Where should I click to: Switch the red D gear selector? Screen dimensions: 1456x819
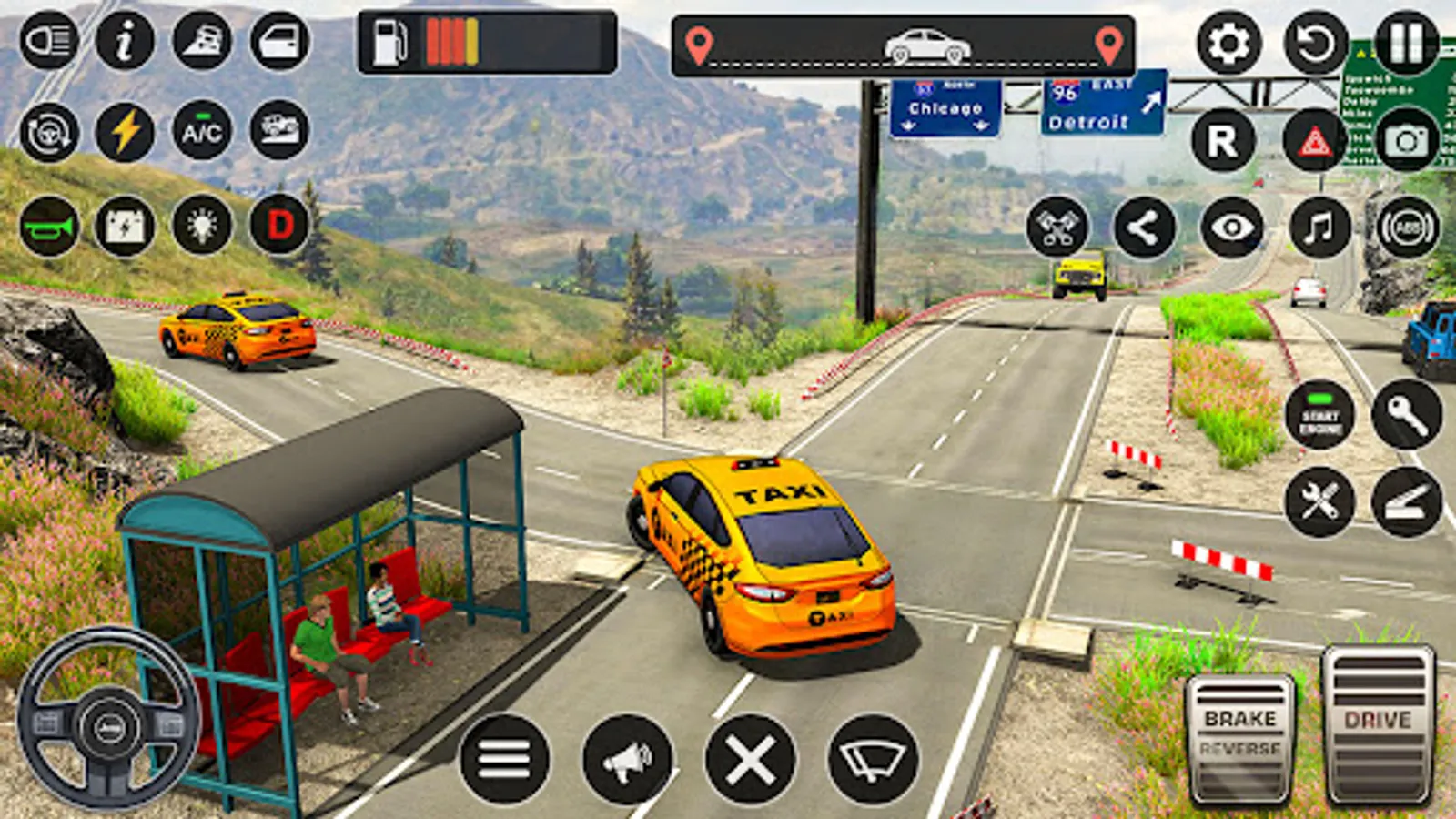(x=279, y=224)
